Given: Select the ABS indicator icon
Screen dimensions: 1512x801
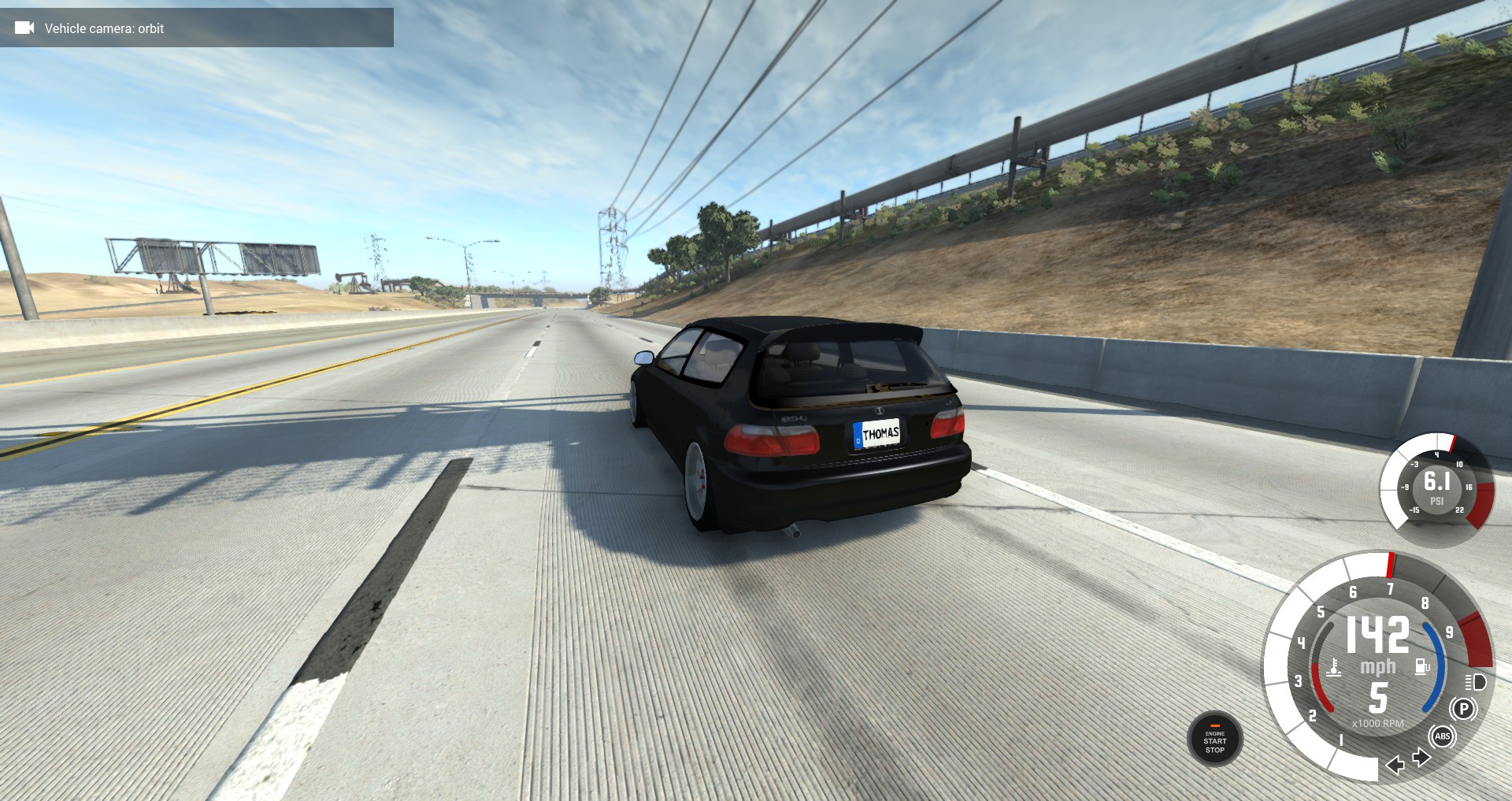Looking at the screenshot, I should (x=1442, y=736).
